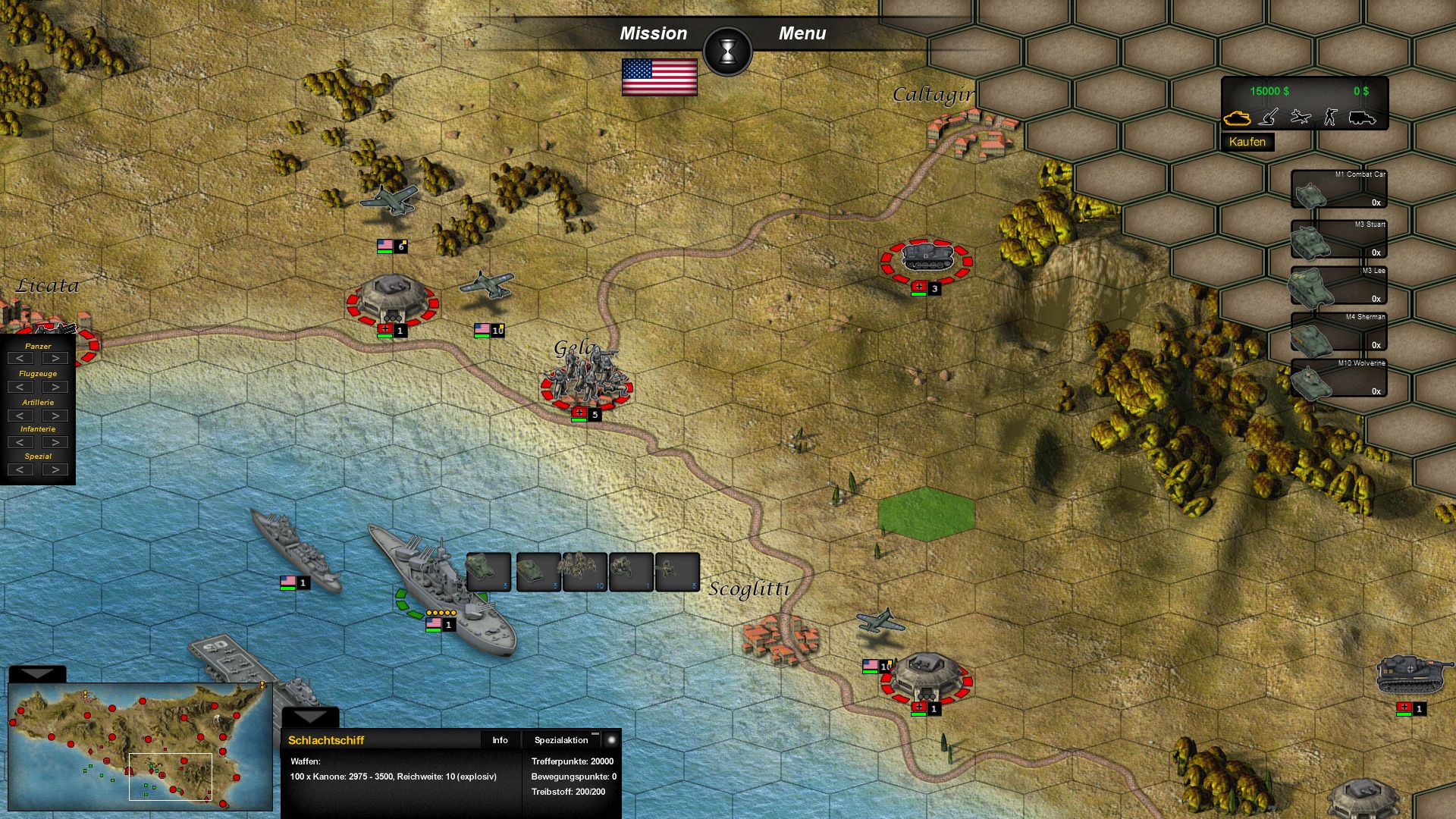Select the tank category in the shop
The image size is (1456, 819).
[x=1237, y=118]
